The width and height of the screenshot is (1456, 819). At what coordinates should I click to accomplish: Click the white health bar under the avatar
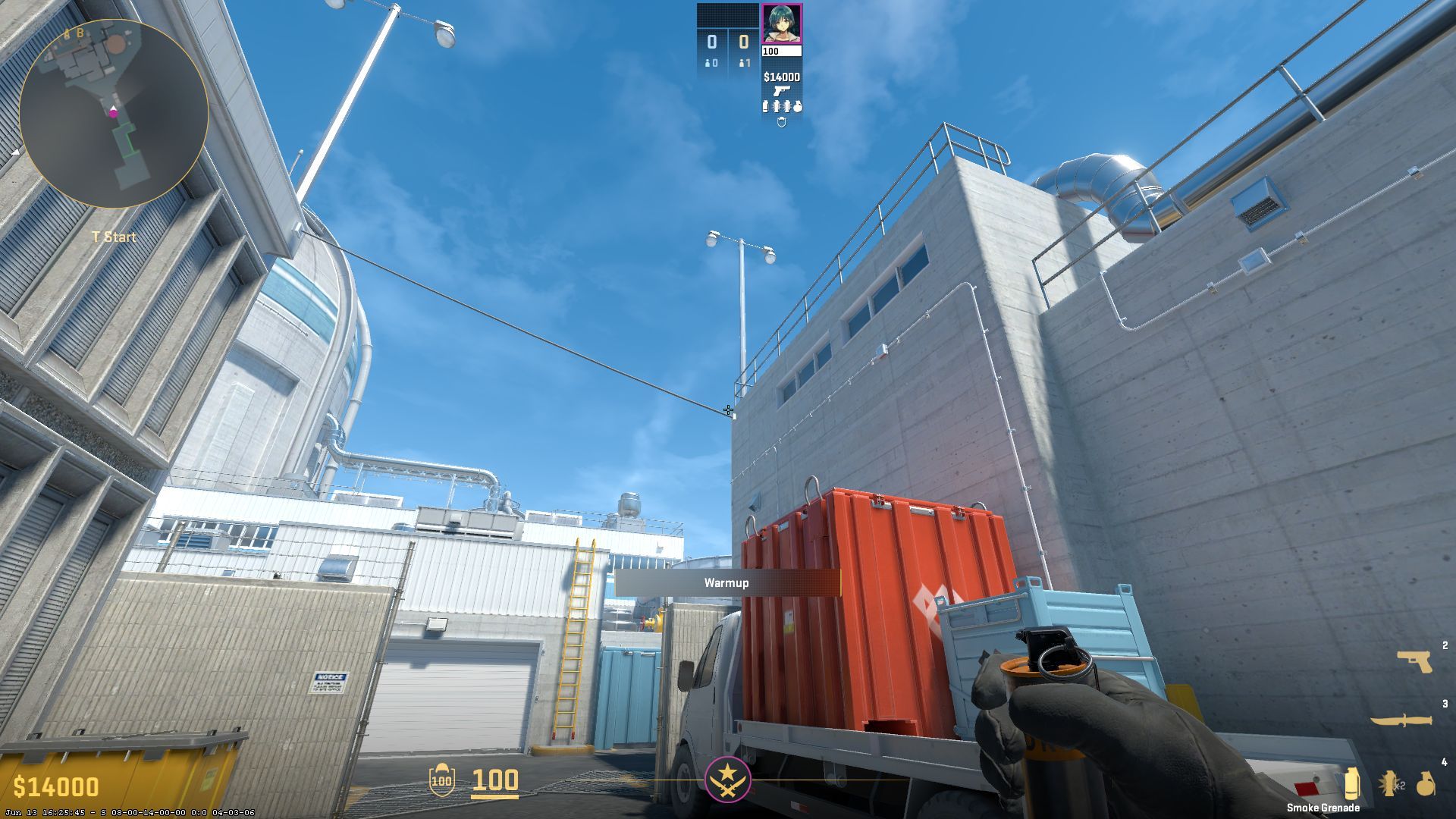pyautogui.click(x=781, y=51)
